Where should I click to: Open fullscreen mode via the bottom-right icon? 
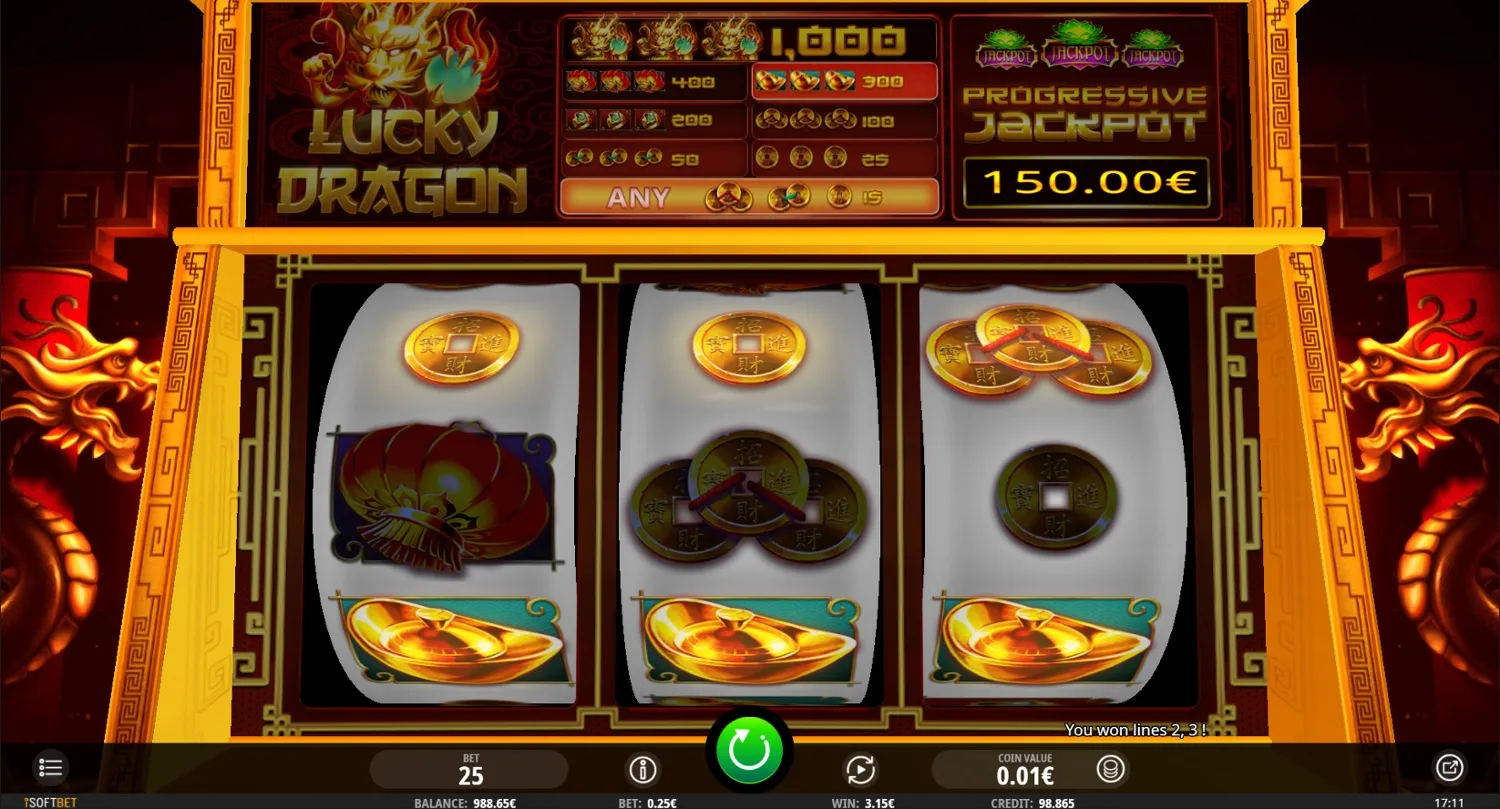tap(1449, 767)
